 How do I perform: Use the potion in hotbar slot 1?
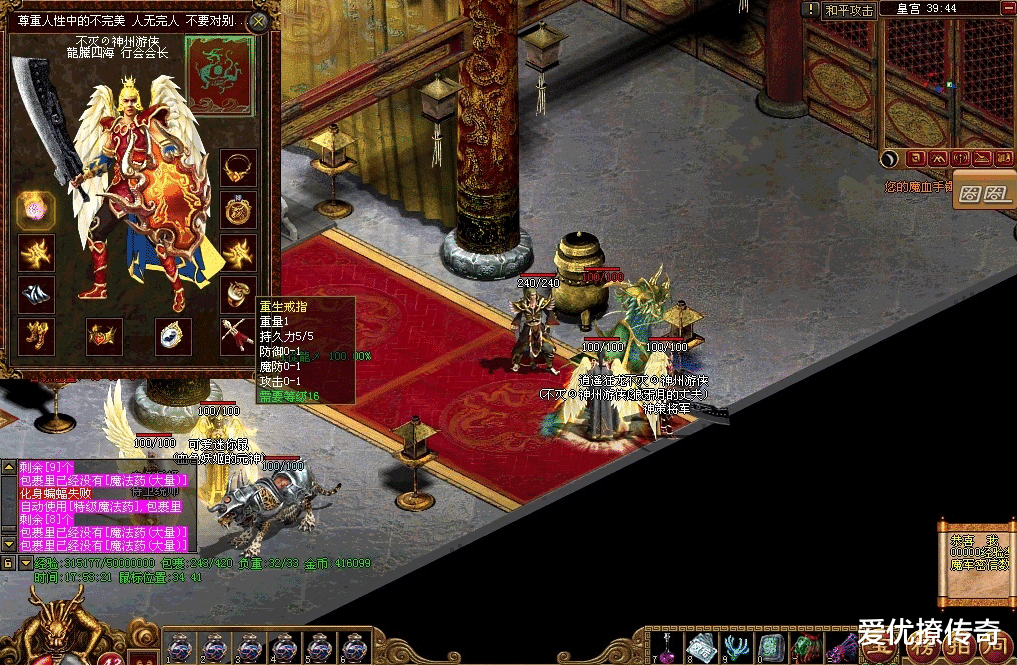pyautogui.click(x=178, y=647)
